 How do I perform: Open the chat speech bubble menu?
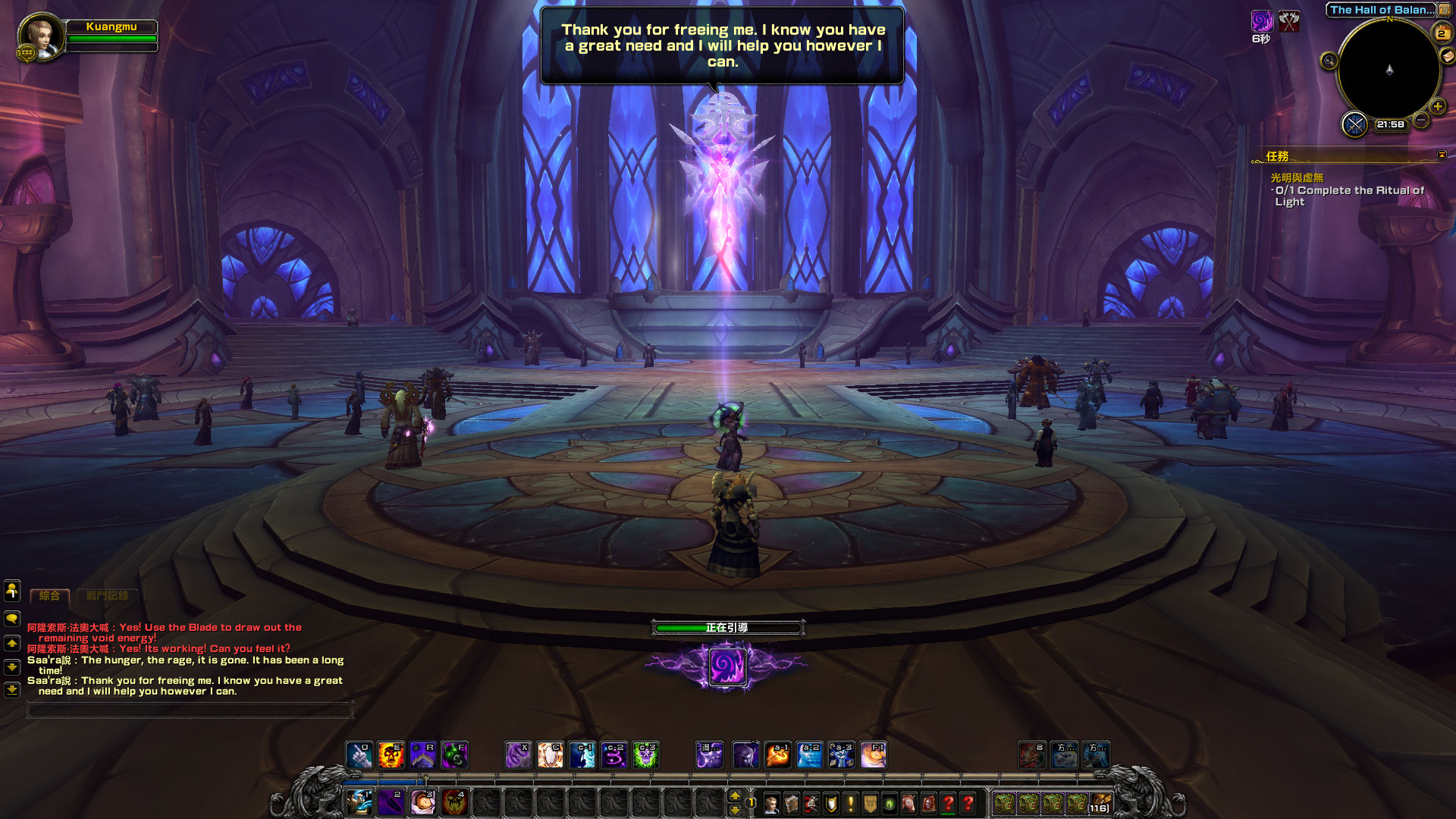[x=12, y=619]
